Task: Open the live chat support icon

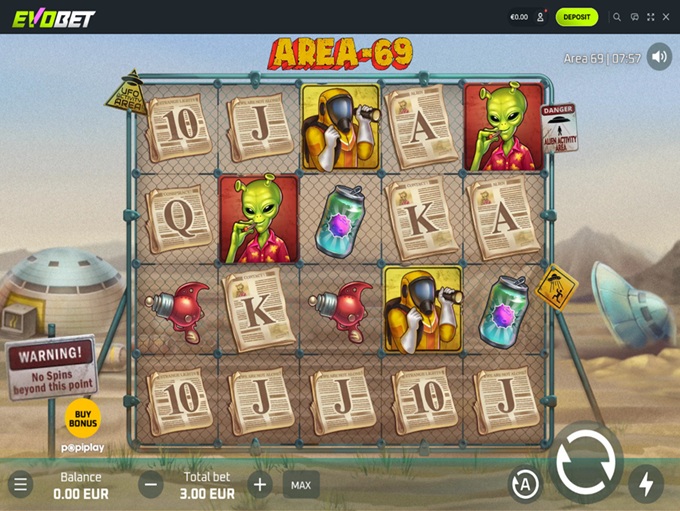Action: [x=634, y=17]
